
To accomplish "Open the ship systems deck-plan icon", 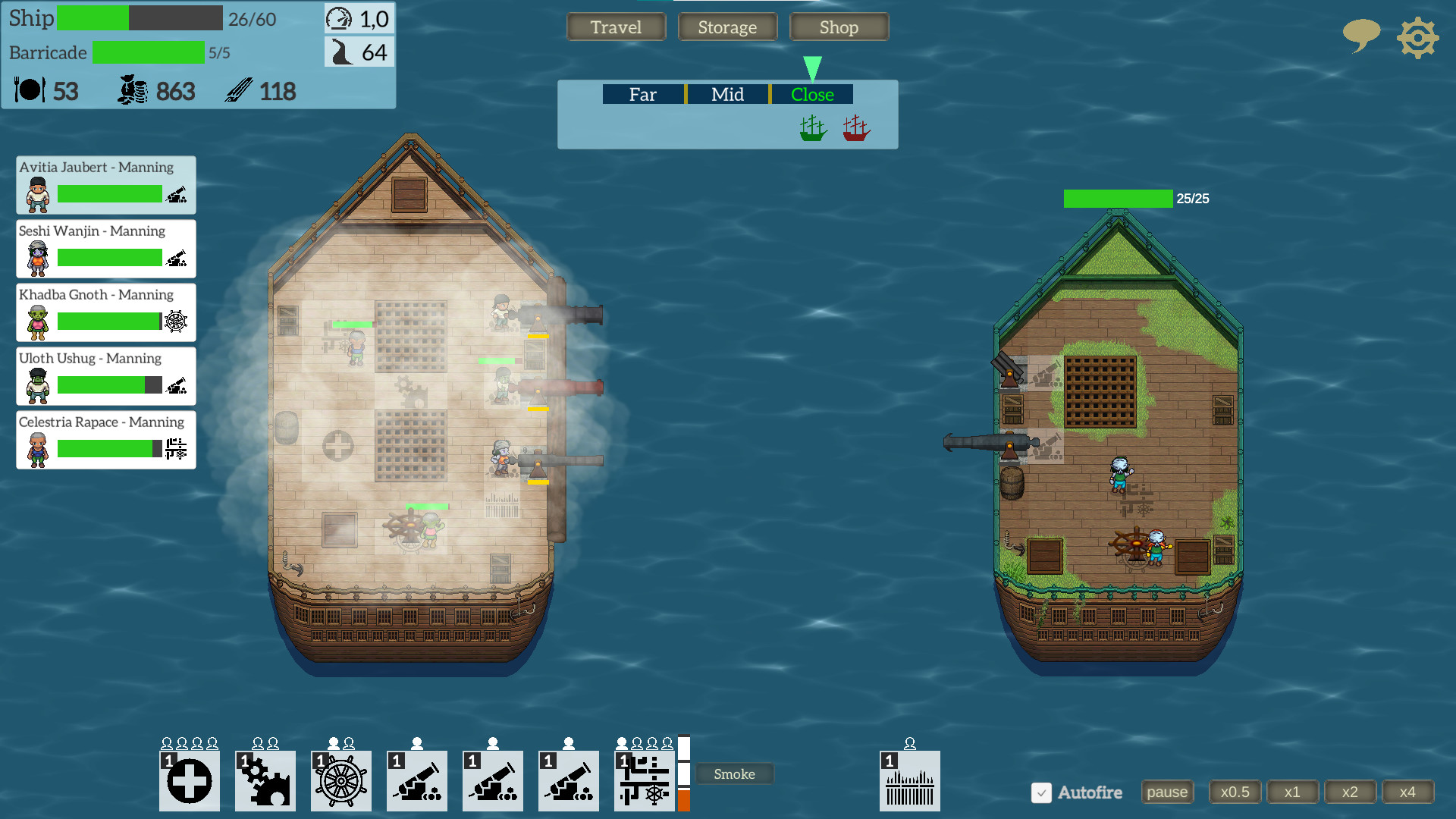I will (644, 780).
